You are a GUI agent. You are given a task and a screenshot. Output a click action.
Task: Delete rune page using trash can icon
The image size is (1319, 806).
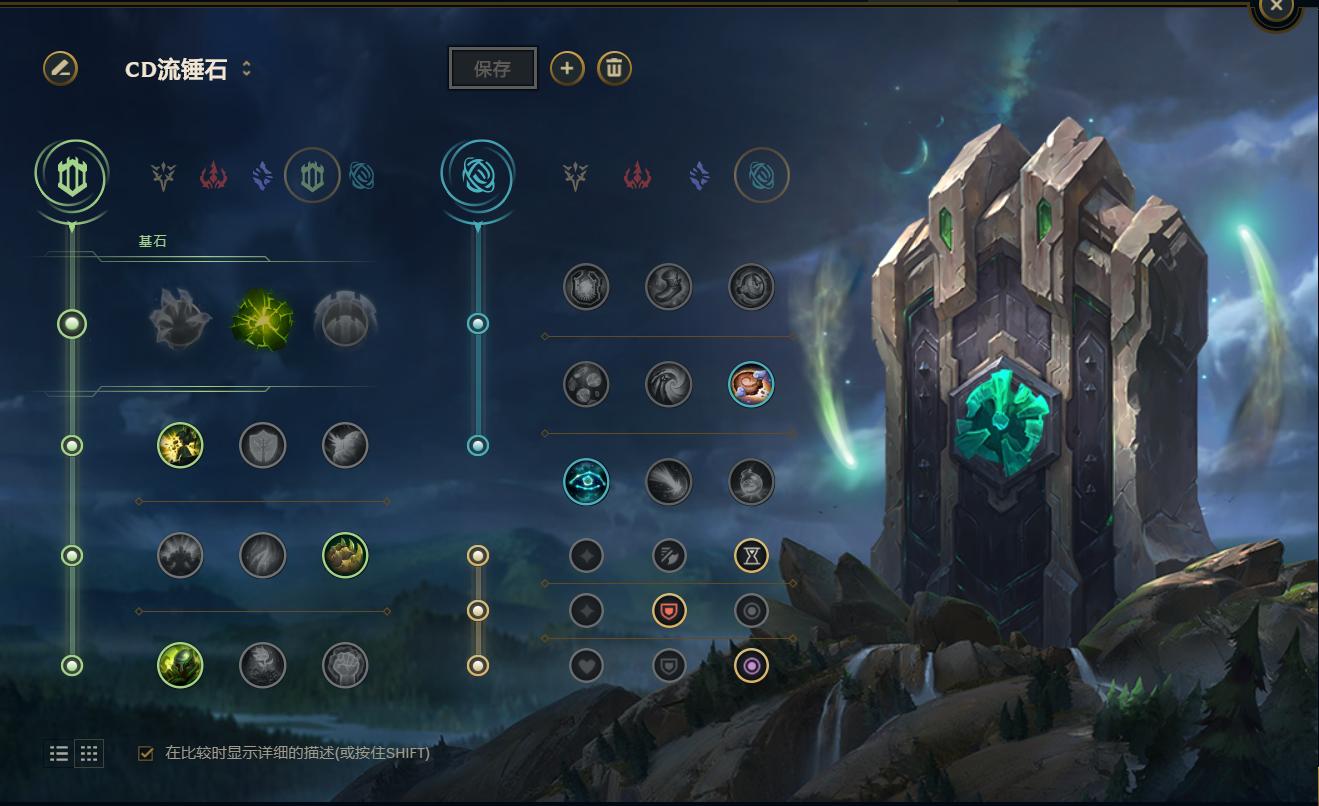(614, 68)
